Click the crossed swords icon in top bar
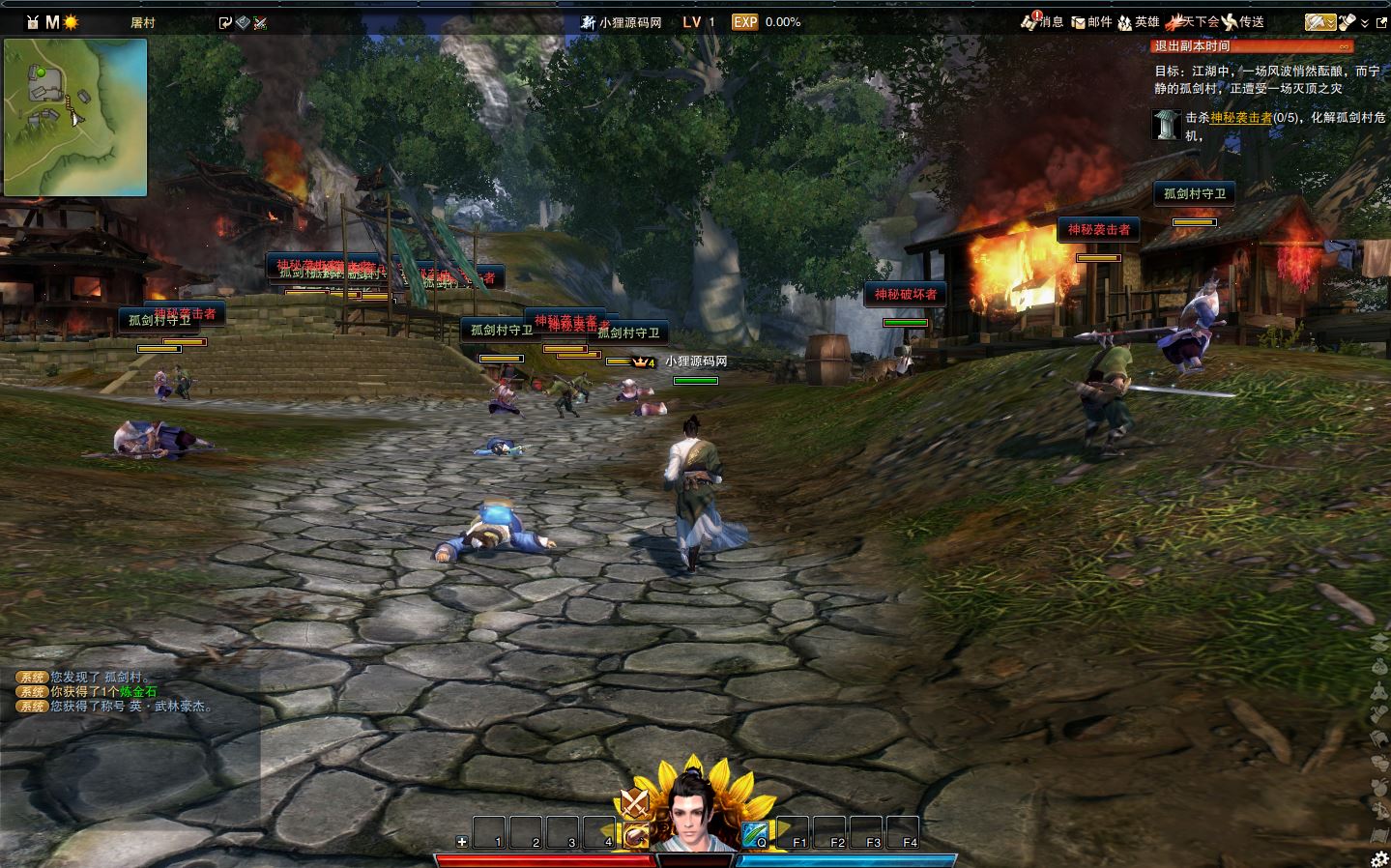The height and width of the screenshot is (868, 1391). click(x=260, y=22)
